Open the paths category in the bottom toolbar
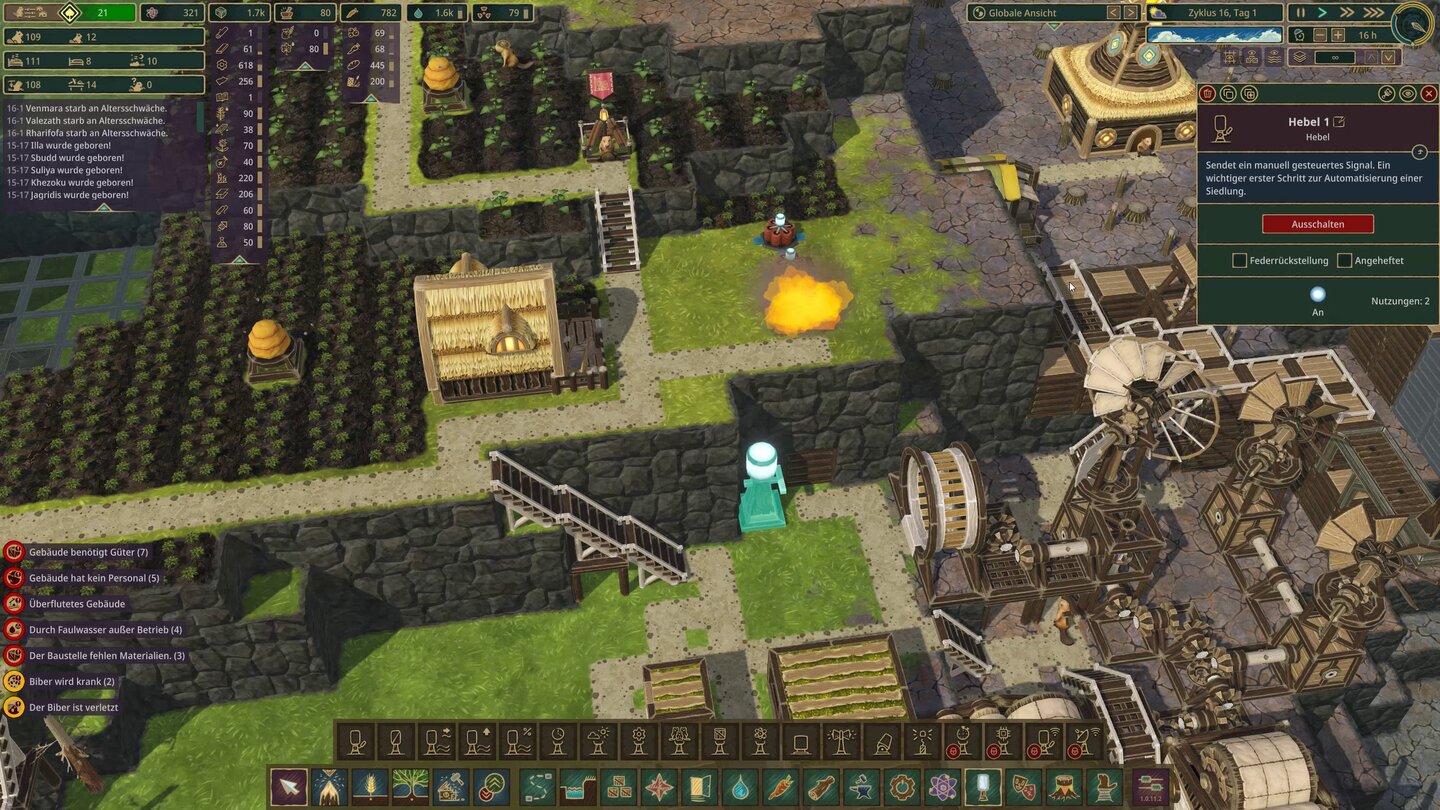This screenshot has height=810, width=1440. [539, 787]
